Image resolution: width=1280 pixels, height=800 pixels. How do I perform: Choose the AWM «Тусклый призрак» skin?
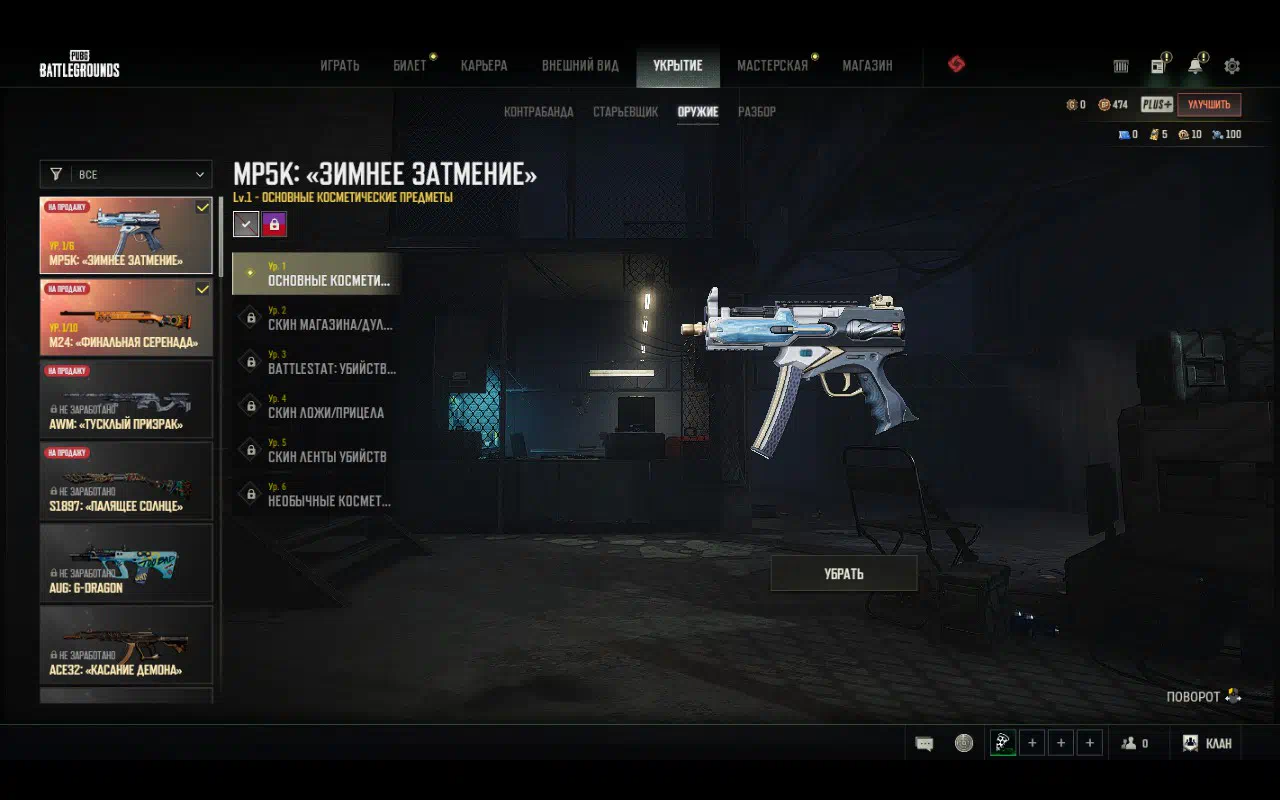tap(126, 399)
